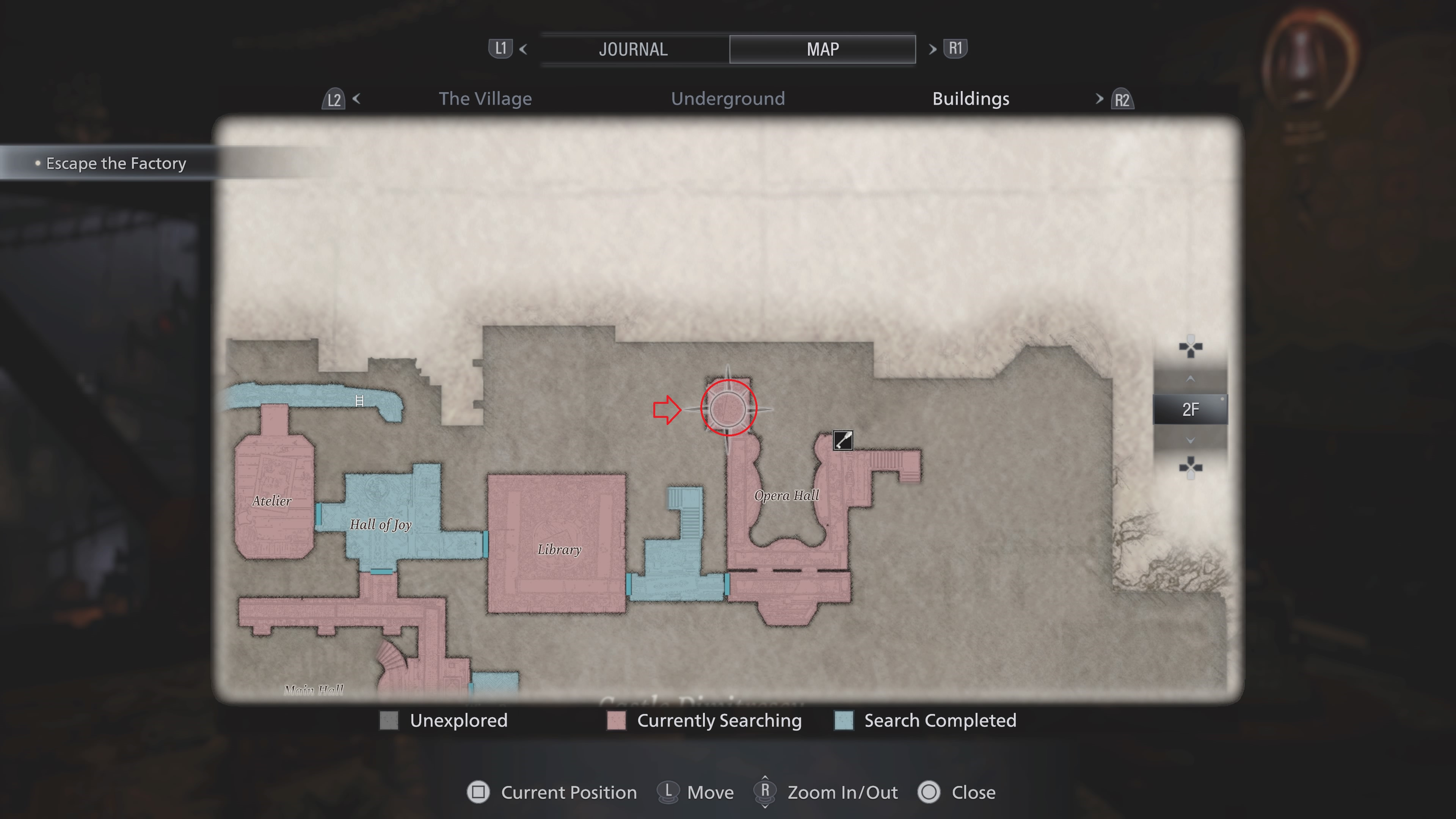Click the d-pad down icon below the floor selector
This screenshot has width=1456, height=819.
click(1191, 468)
